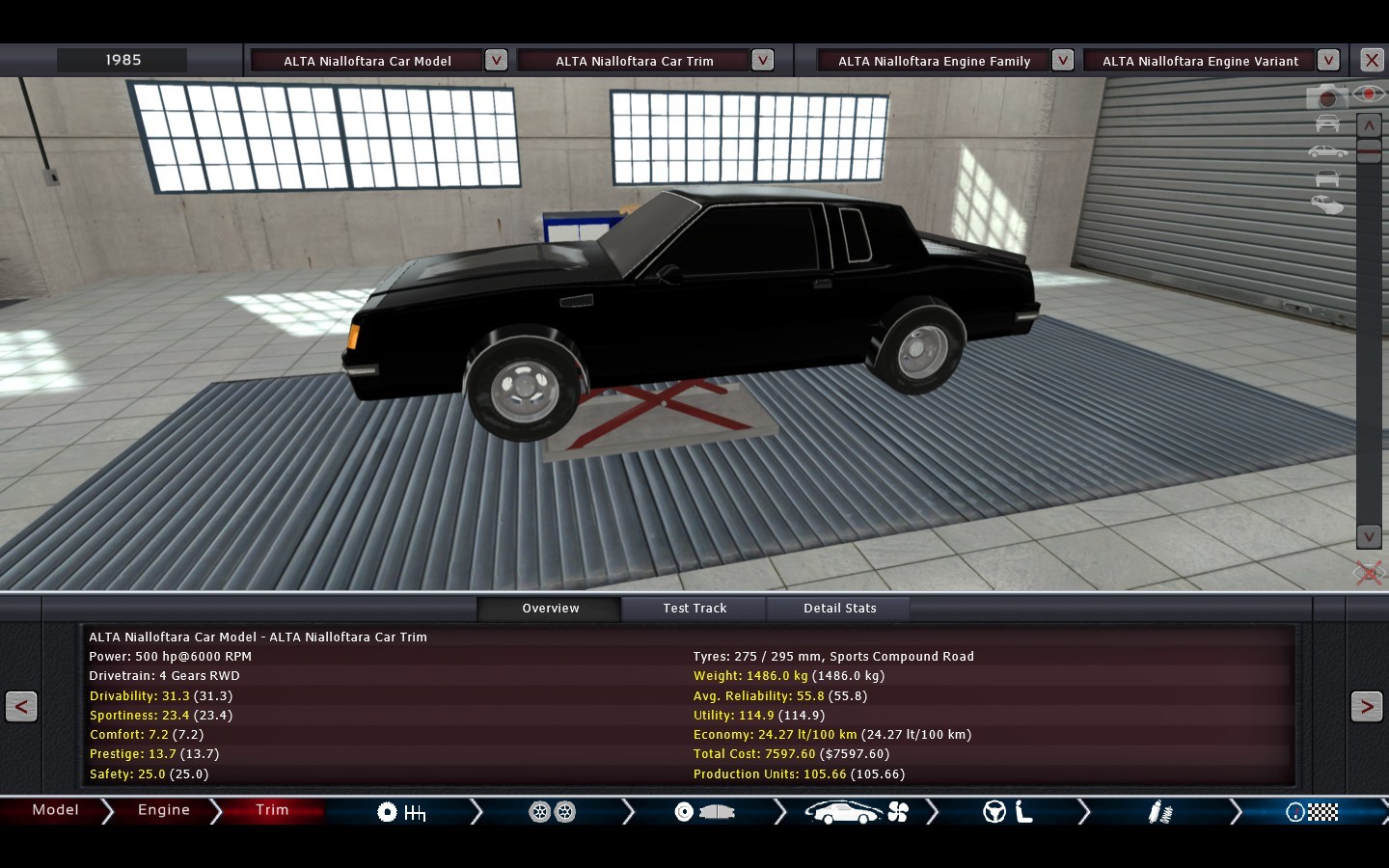Go to the previous page arrow
This screenshot has width=1389, height=868.
[21, 707]
